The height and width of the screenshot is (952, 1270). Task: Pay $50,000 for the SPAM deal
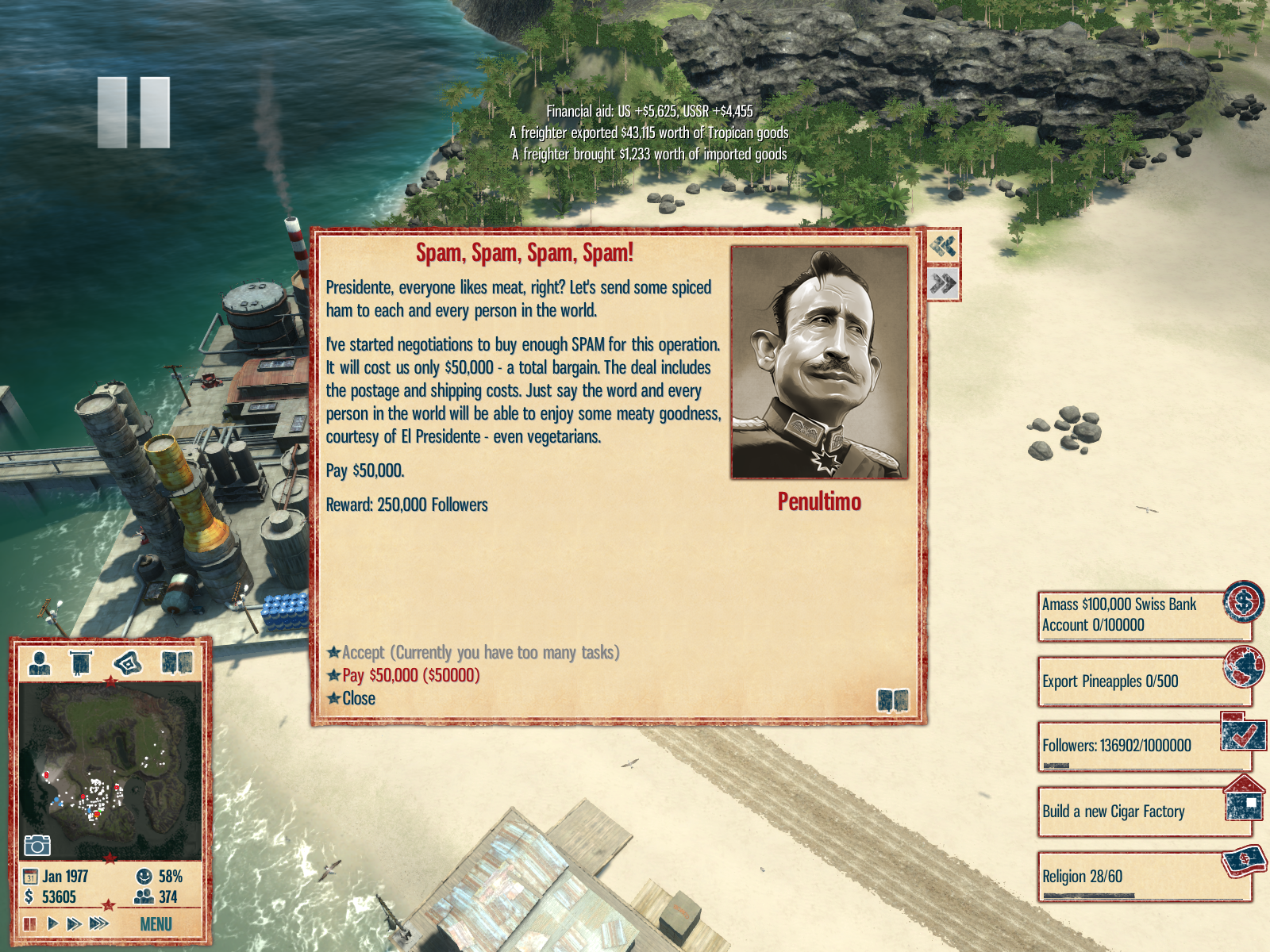(410, 676)
